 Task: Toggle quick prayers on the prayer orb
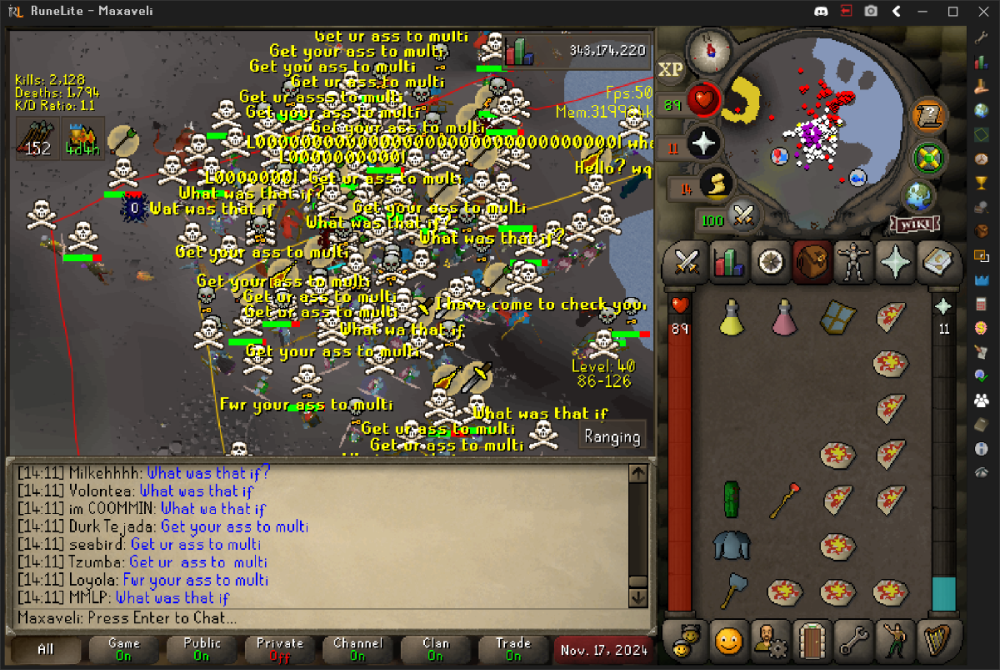tap(703, 142)
